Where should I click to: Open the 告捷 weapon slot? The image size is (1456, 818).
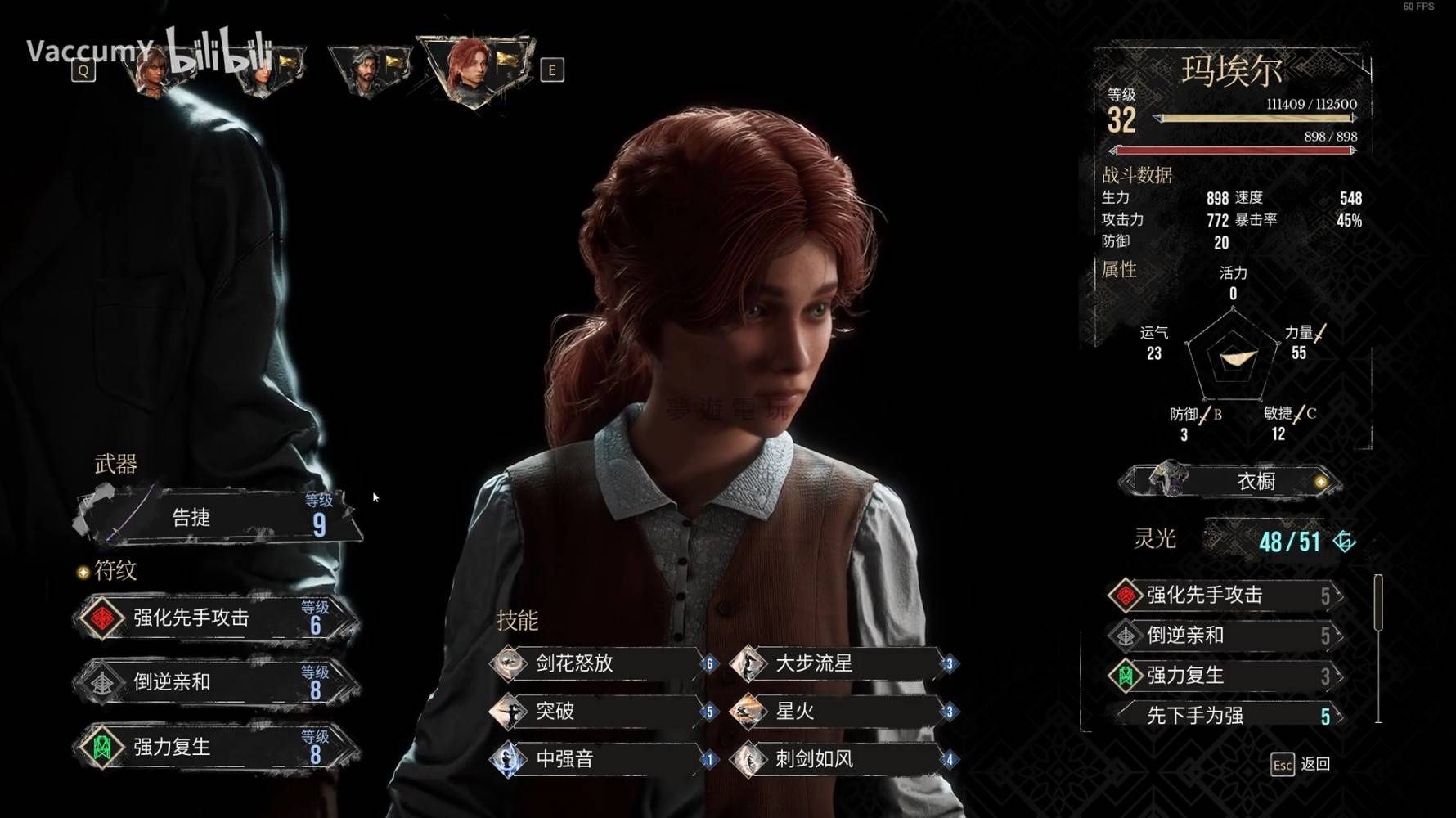pos(217,517)
